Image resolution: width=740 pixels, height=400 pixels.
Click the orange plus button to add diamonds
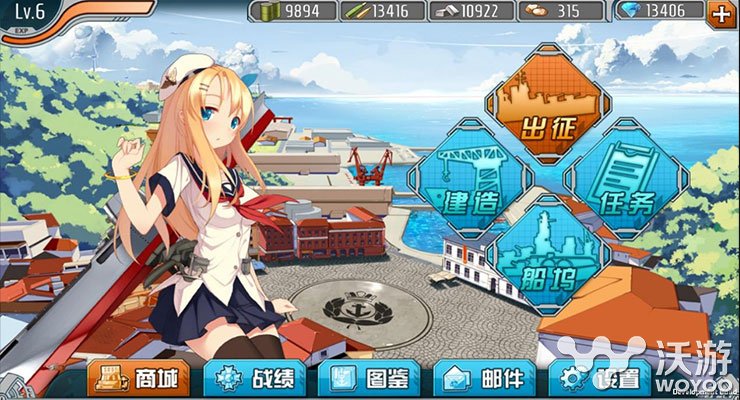721,12
